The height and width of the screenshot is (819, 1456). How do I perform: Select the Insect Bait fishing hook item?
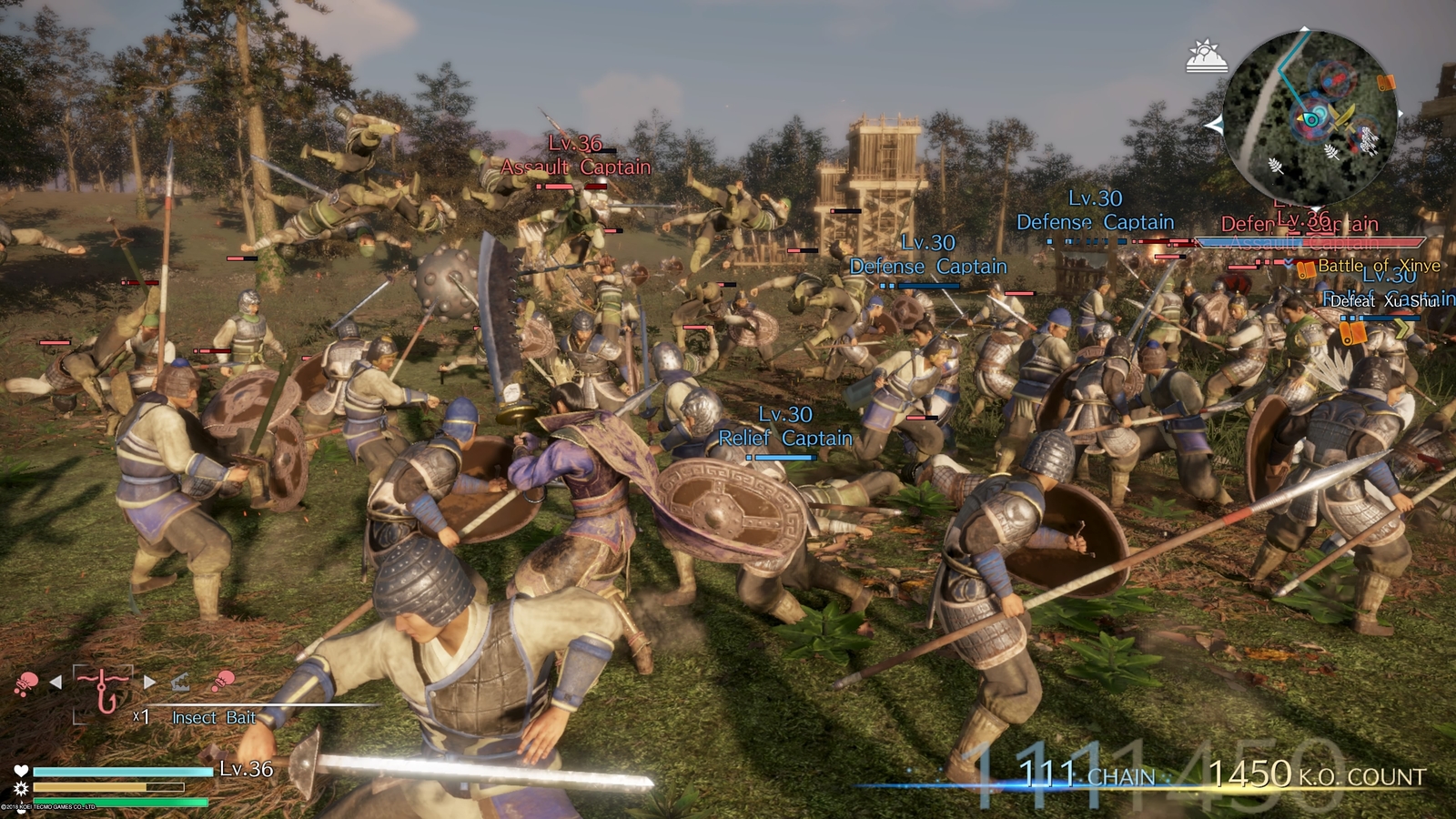101,690
